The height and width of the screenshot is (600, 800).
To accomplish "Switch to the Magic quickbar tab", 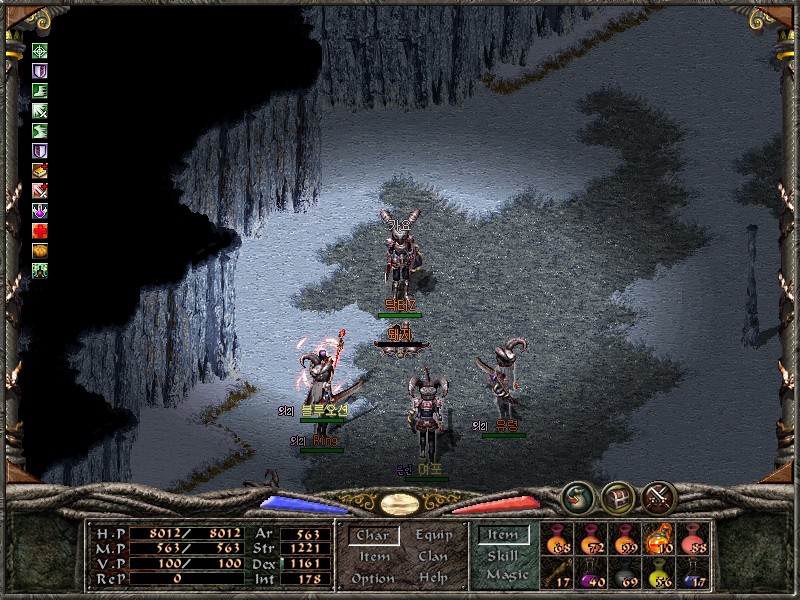I will tap(506, 576).
